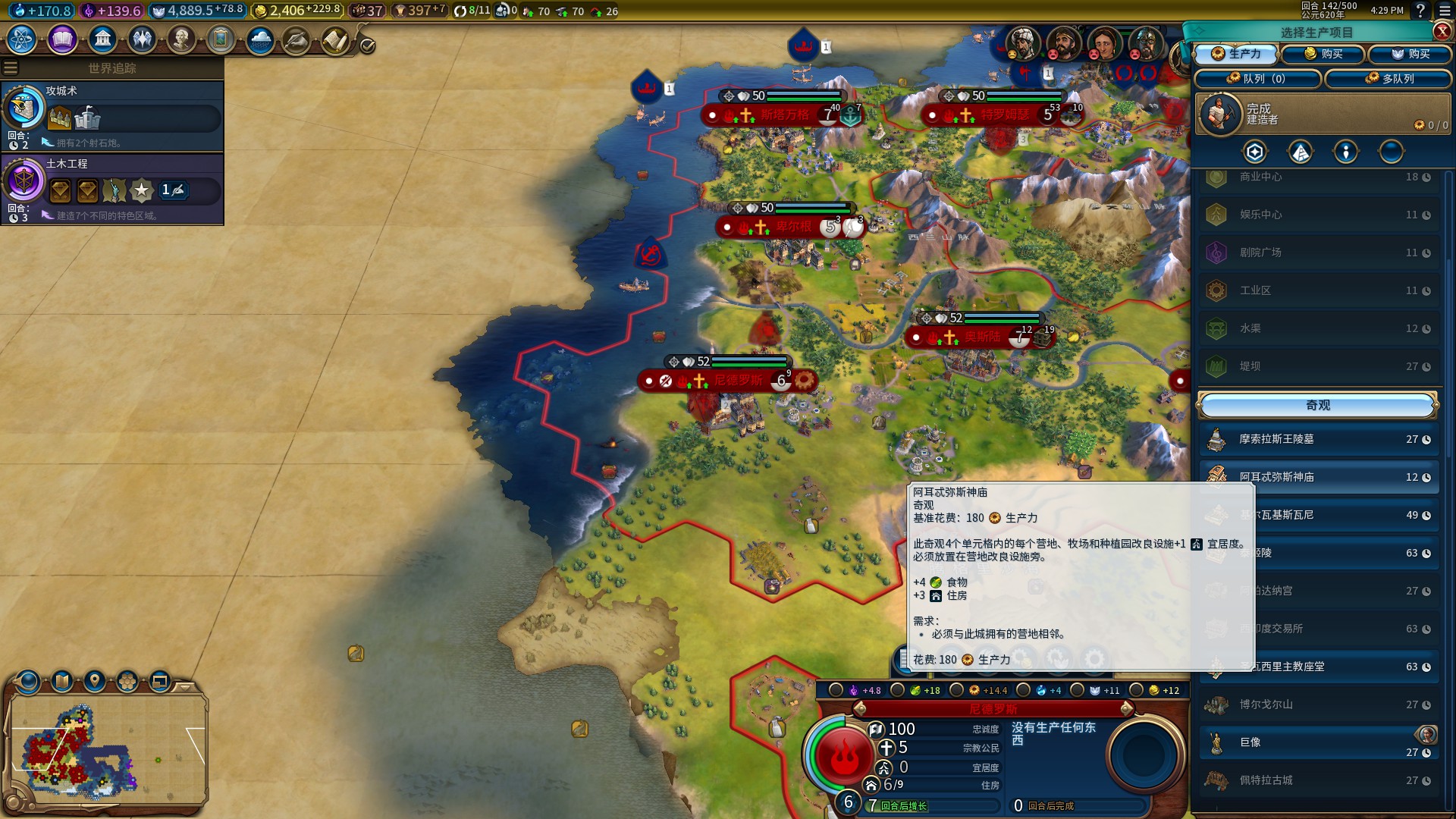Pick the 巨像 wonder entry
The width and height of the screenshot is (1456, 819).
1318,742
